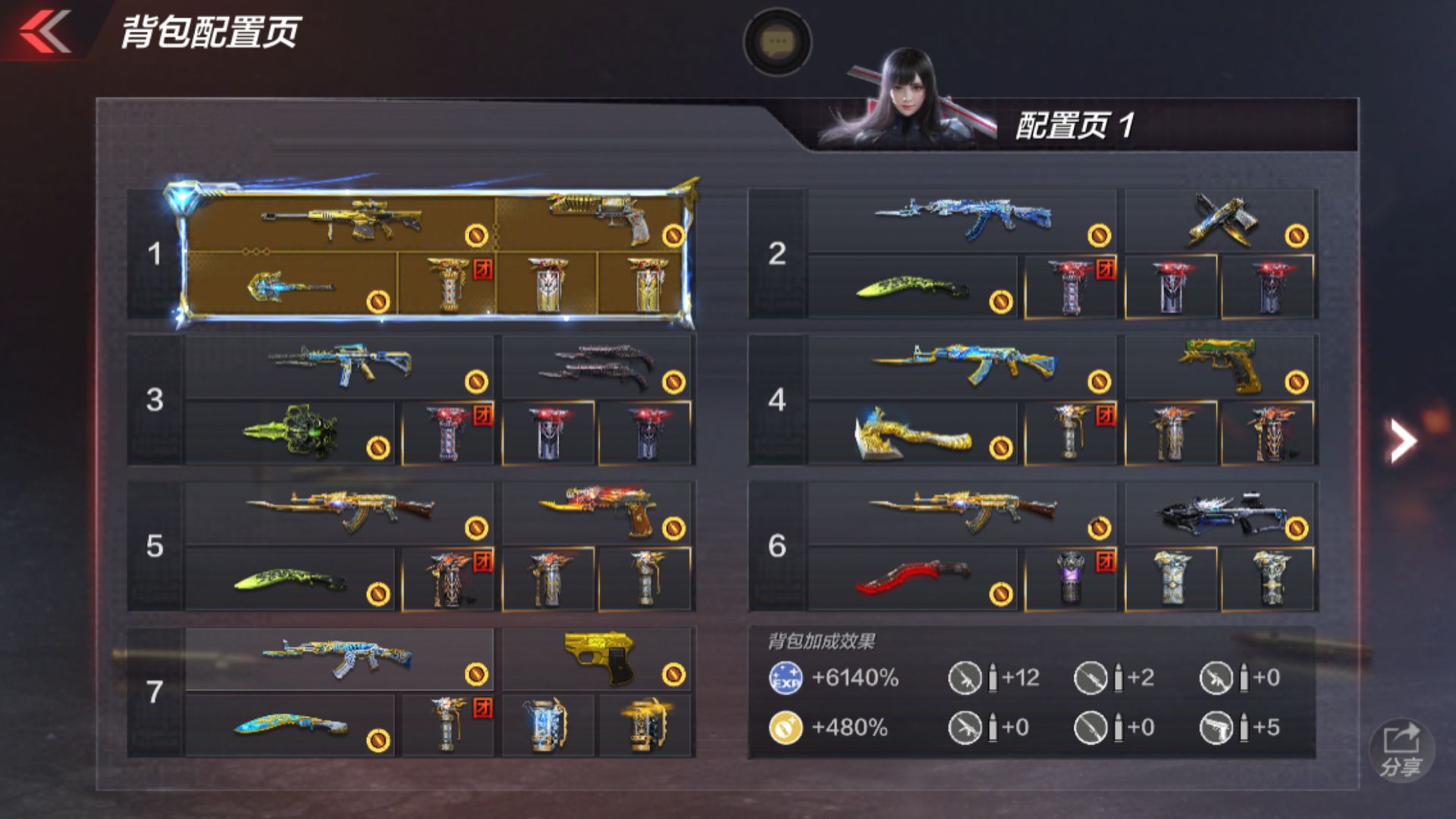This screenshot has width=1456, height=819.
Task: Select the golden sniper rifle in loadout 1
Action: (x=341, y=220)
